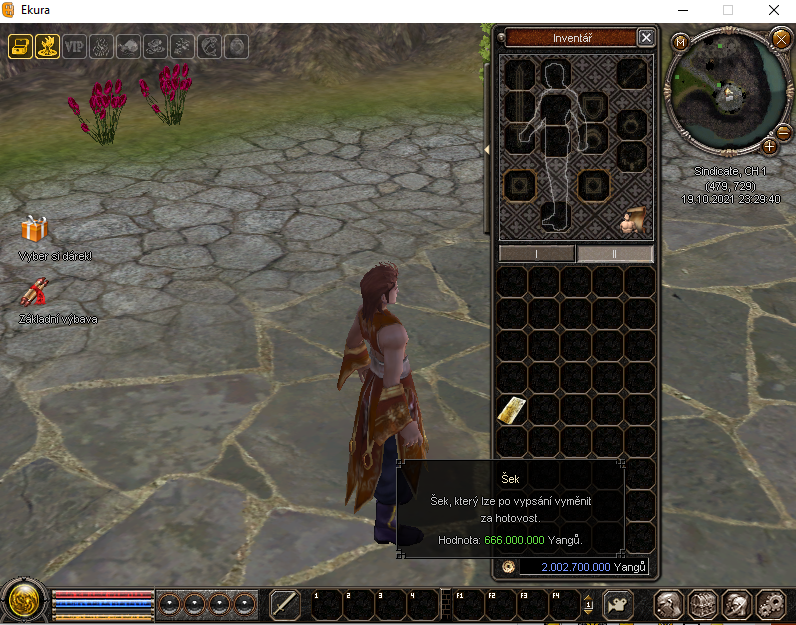Click the treasure chest icon in top bar
Screen dimensions: 796x625
(x=19, y=46)
